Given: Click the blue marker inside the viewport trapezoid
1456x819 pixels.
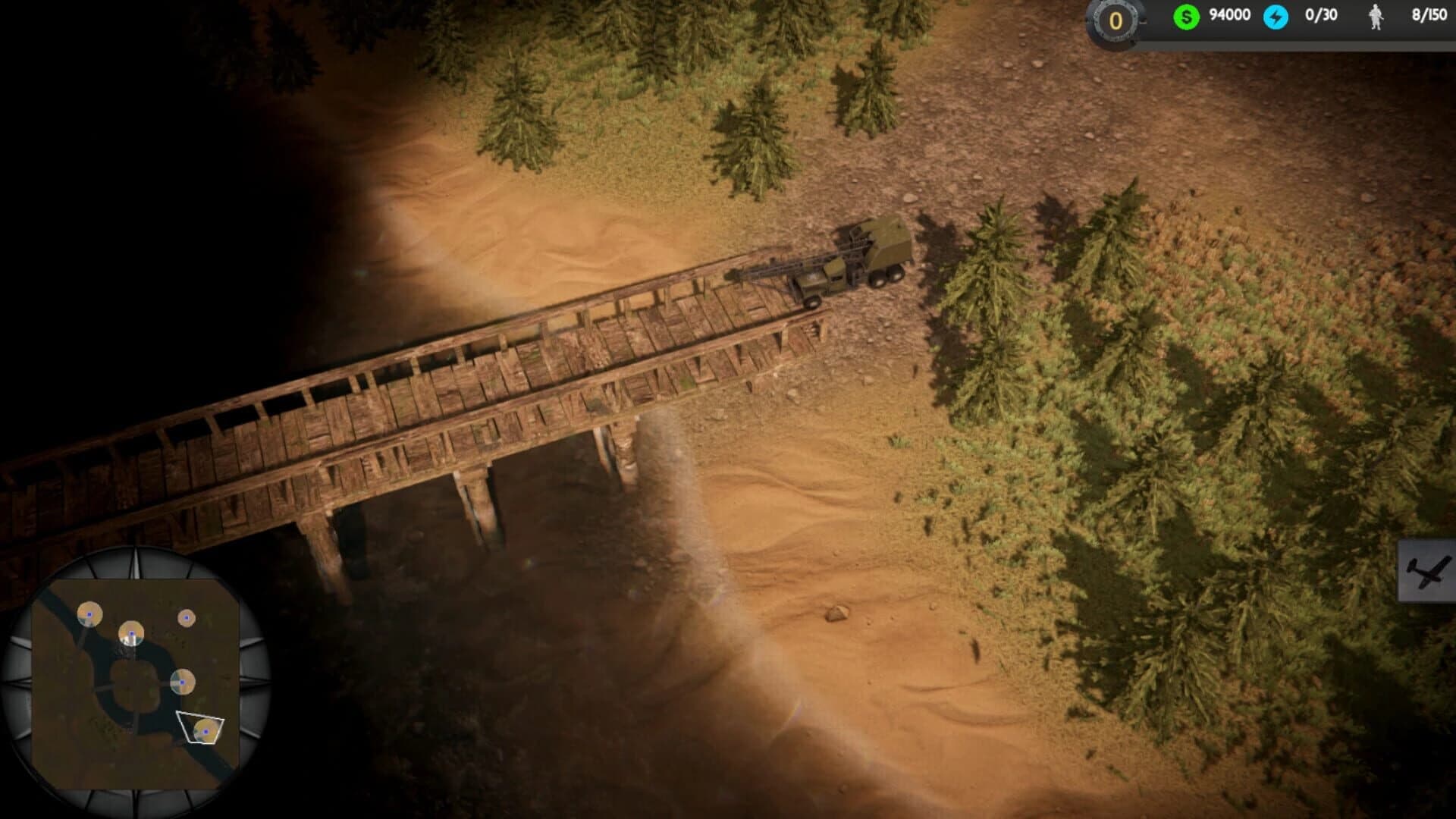Looking at the screenshot, I should (206, 732).
